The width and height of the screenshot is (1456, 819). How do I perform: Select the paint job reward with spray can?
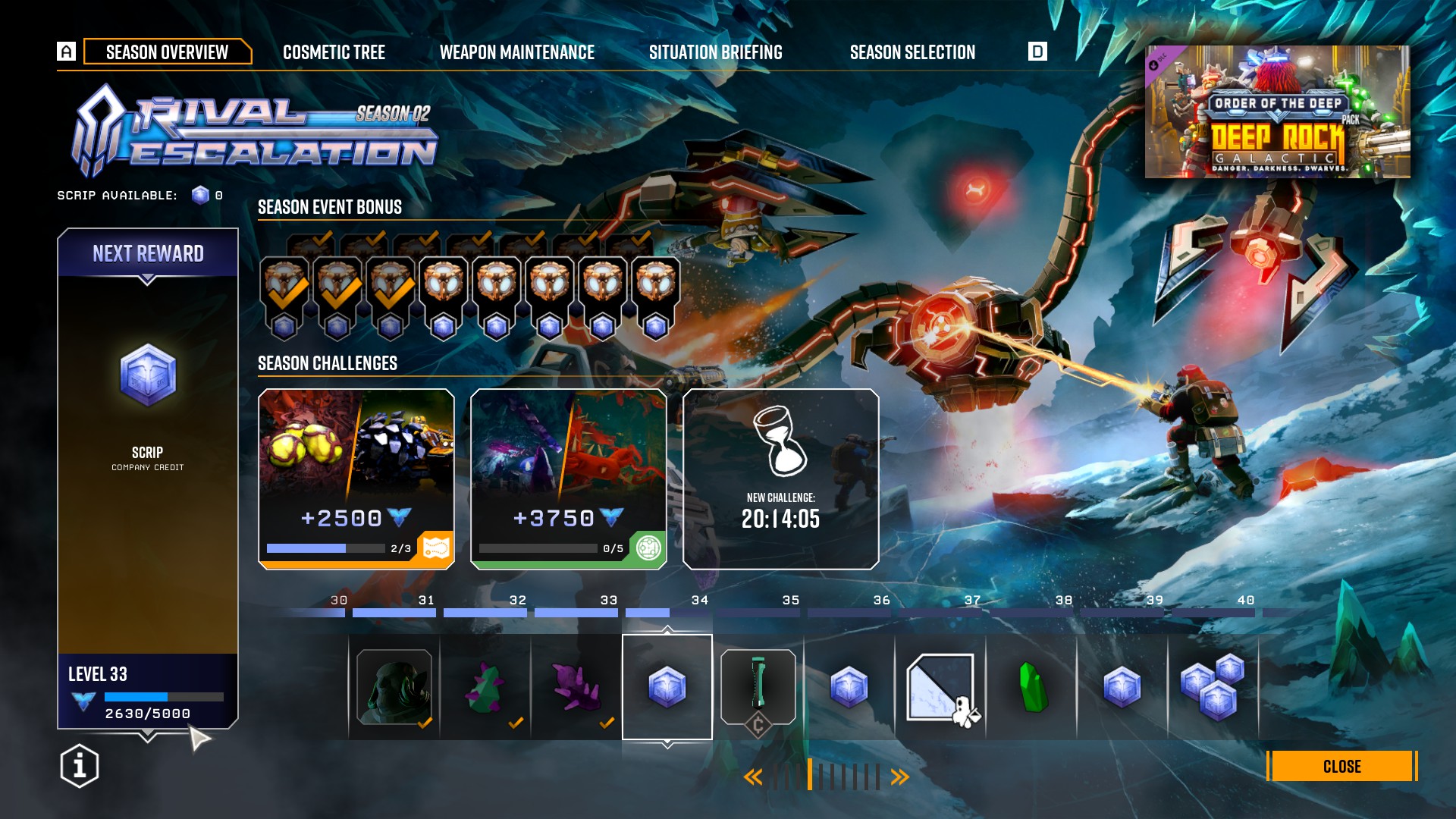(940, 687)
